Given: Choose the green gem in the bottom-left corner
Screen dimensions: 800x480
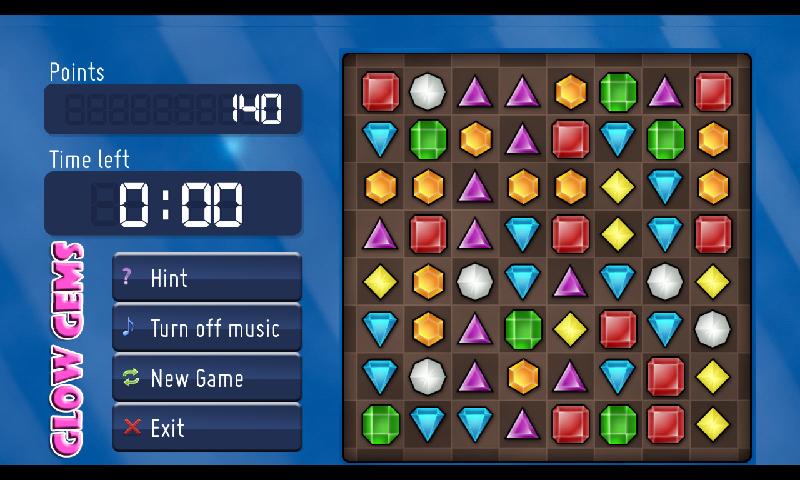Looking at the screenshot, I should pos(380,424).
